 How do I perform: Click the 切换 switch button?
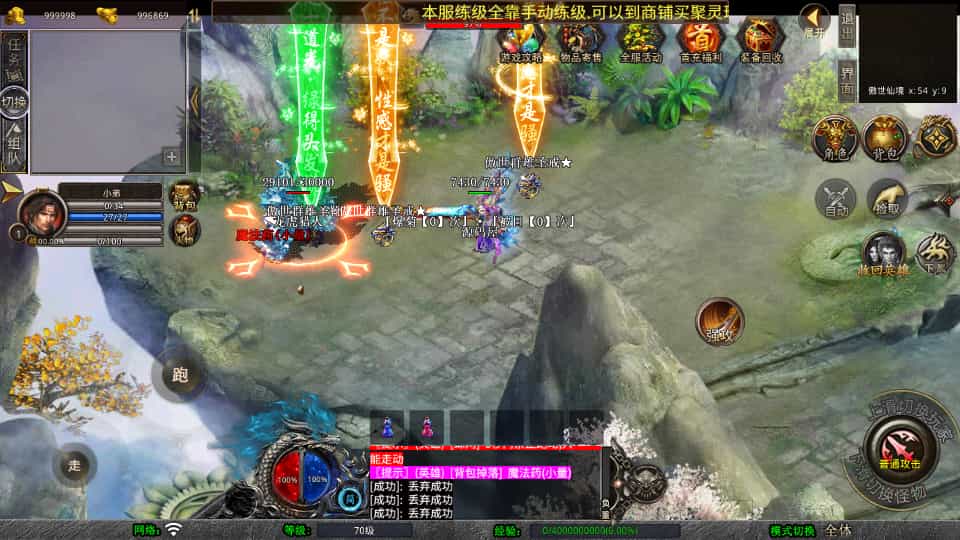(x=14, y=102)
